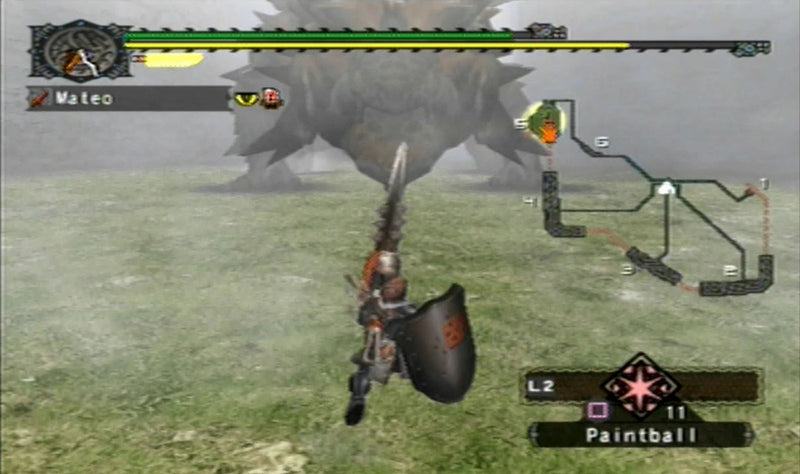Click the white camp marker on minimap

click(x=665, y=187)
